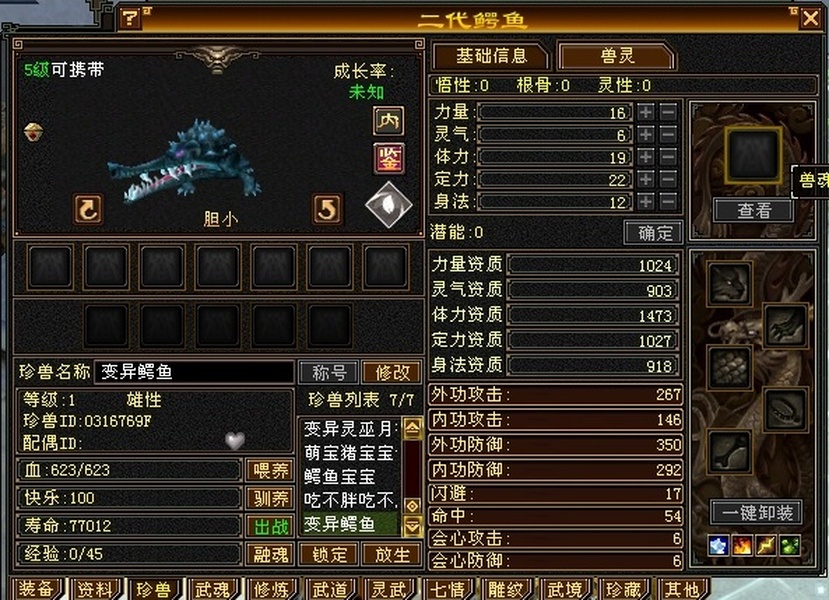Increase 力量 with its plus button
Image resolution: width=829 pixels, height=600 pixels.
click(646, 113)
